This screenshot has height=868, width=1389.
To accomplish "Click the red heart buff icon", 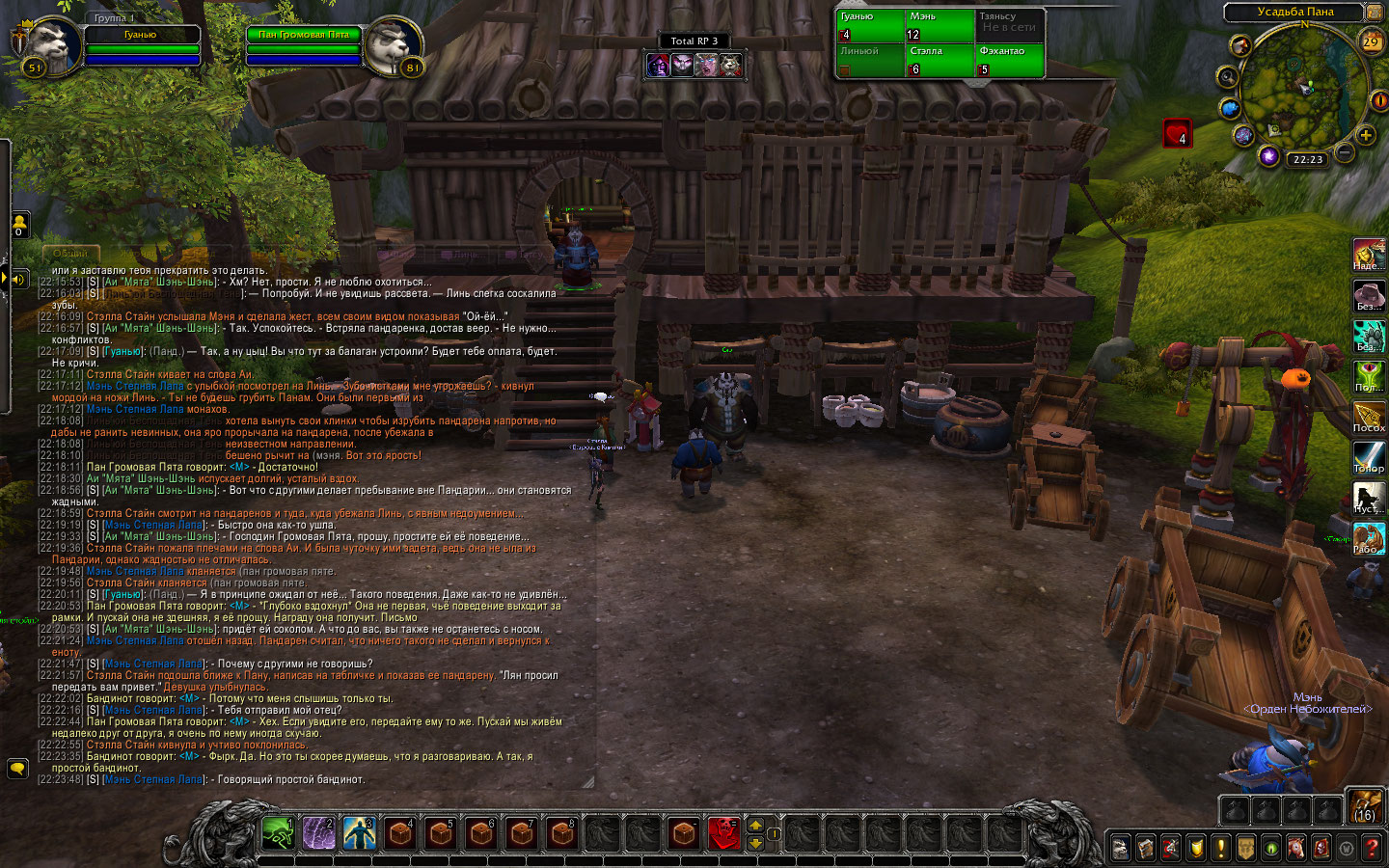I will click(1177, 133).
